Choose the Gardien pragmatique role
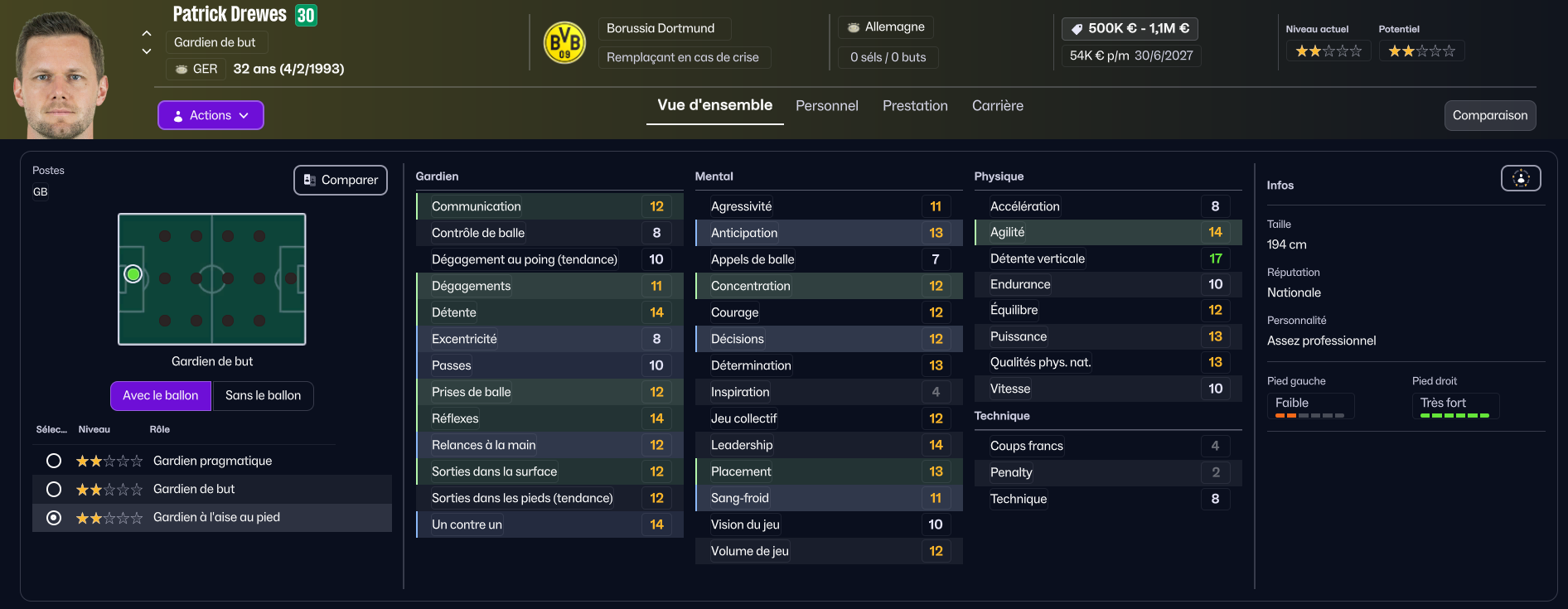Viewport: 1568px width, 609px height. 54,461
